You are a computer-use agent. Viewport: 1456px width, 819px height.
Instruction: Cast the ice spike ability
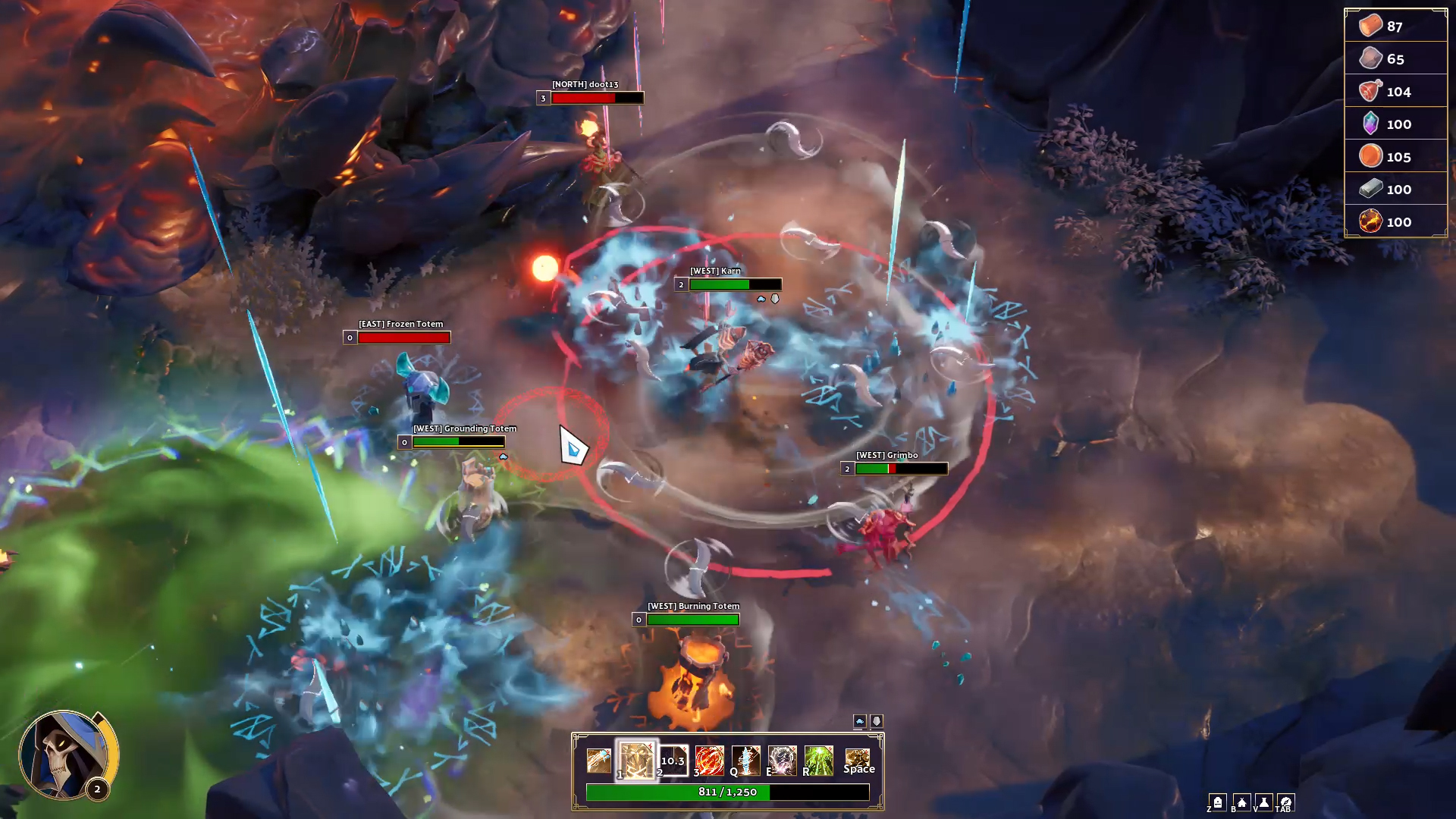(746, 761)
